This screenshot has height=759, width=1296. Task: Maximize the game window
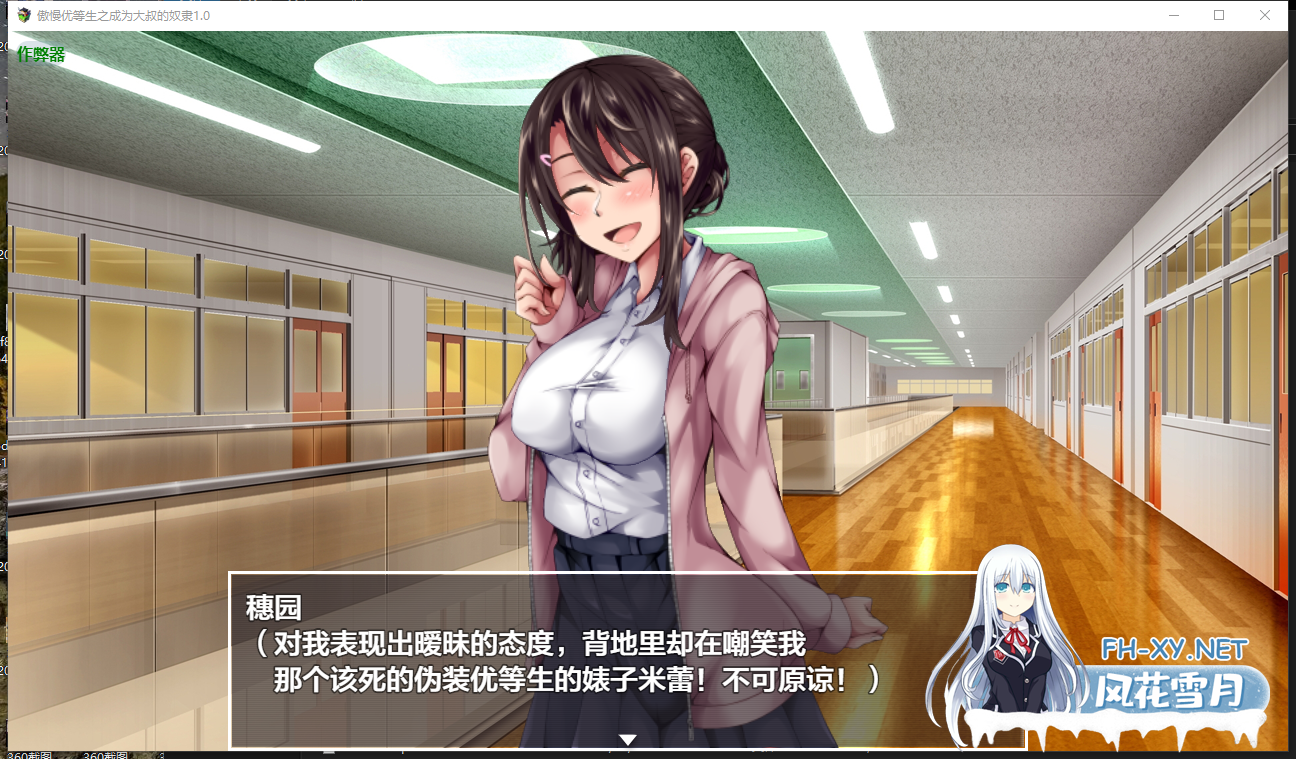pyautogui.click(x=1218, y=15)
